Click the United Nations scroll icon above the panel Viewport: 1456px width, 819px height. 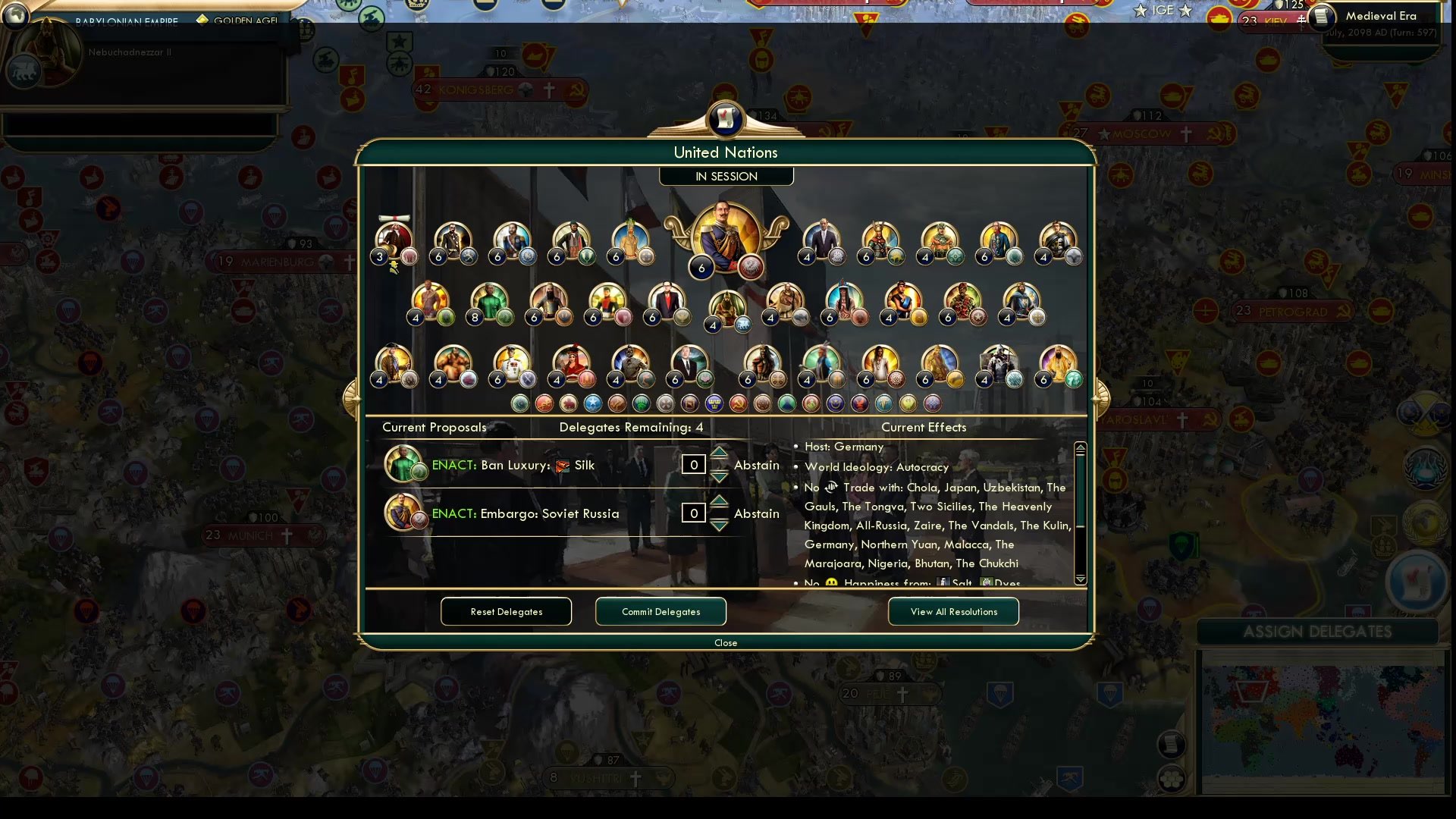click(x=726, y=120)
